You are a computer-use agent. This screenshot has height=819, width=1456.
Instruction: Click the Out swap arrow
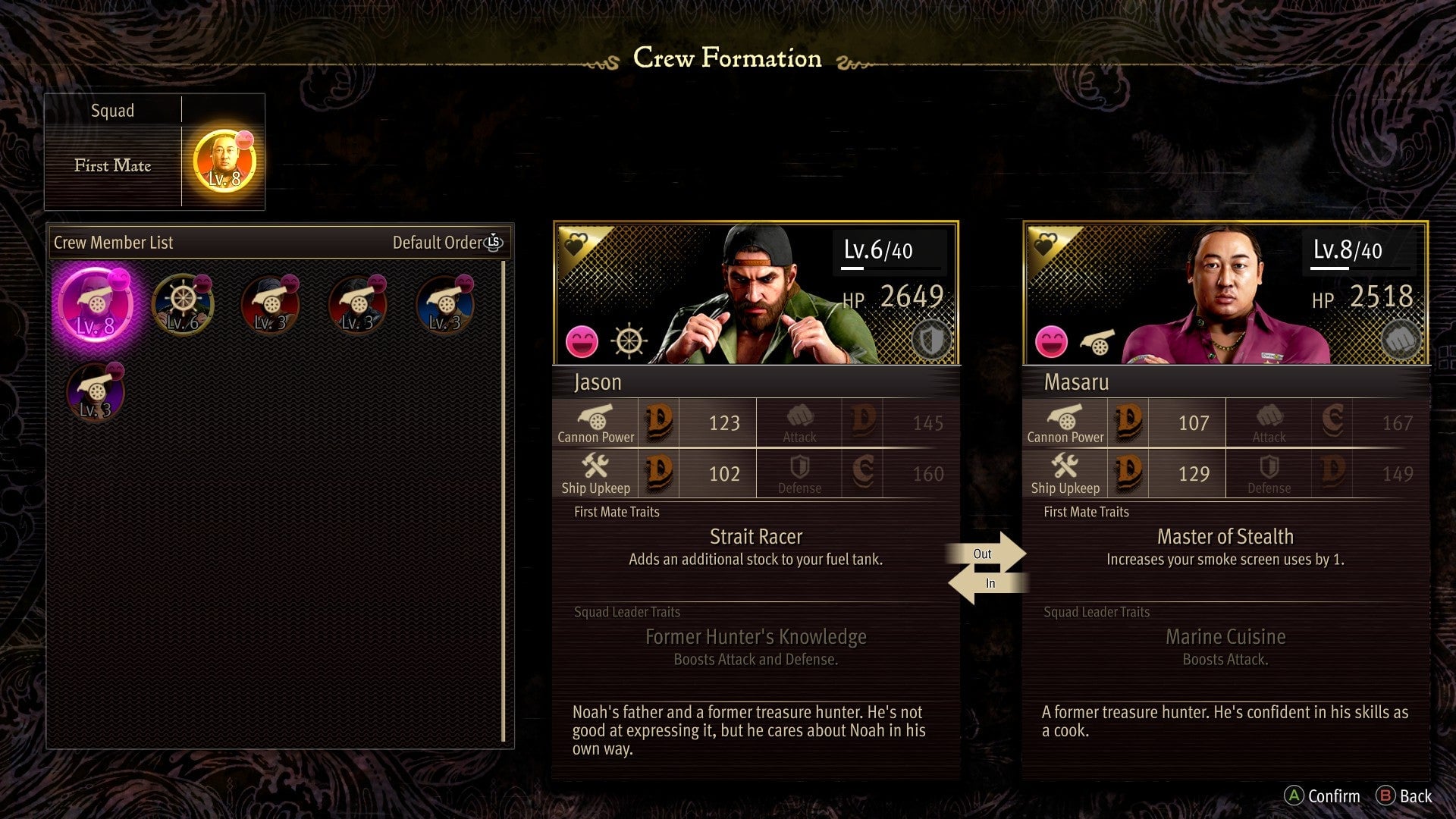[986, 553]
